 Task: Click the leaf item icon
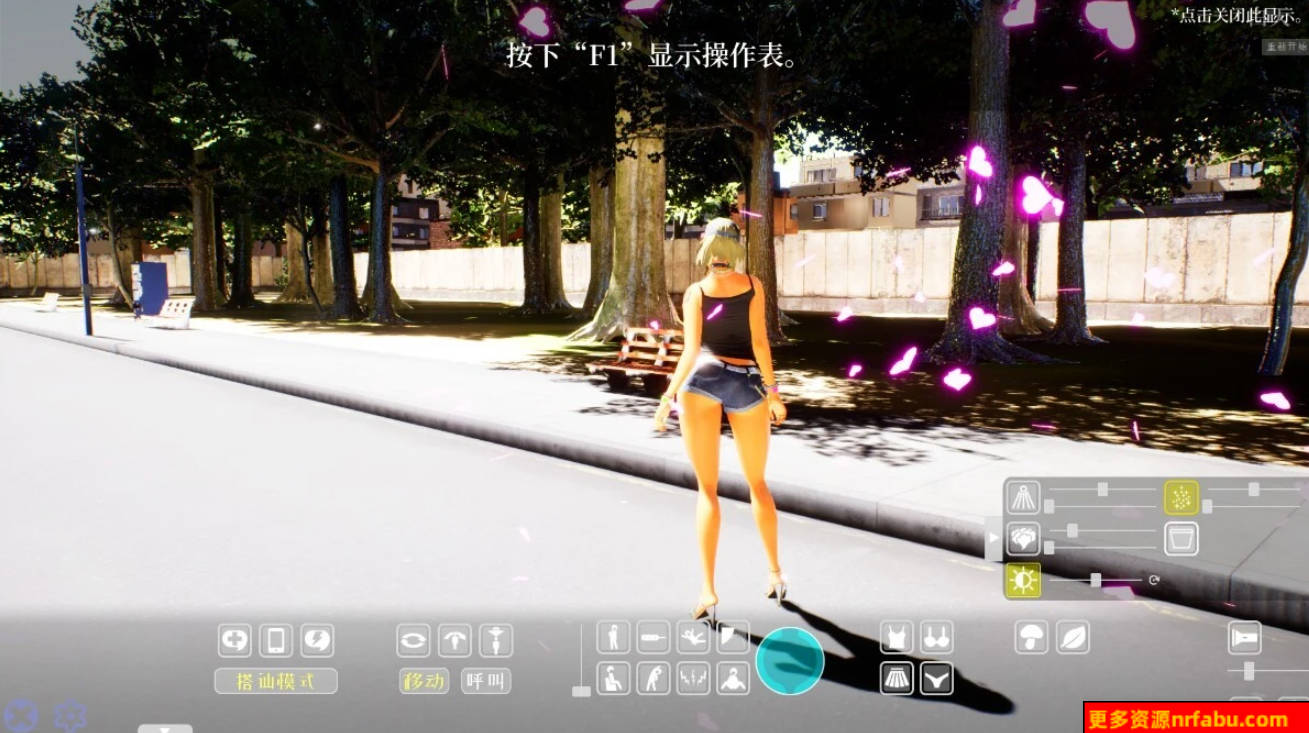1073,638
